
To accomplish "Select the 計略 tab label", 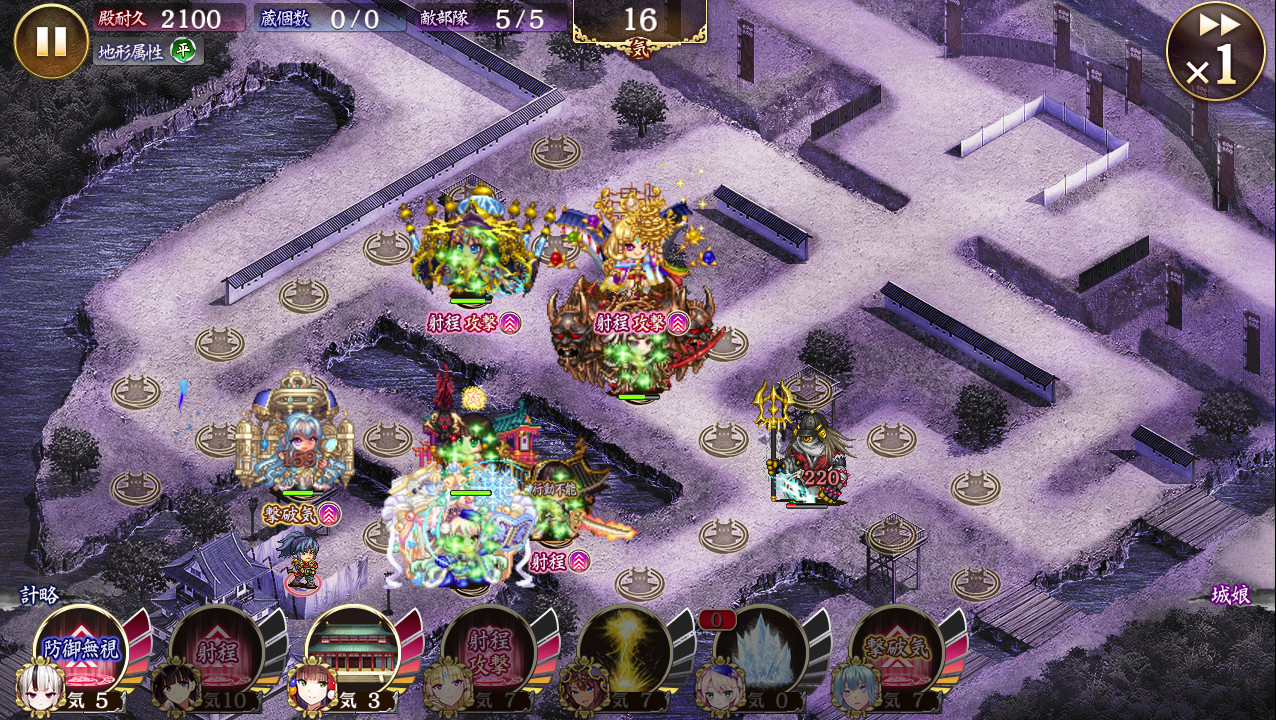I will 40,595.
